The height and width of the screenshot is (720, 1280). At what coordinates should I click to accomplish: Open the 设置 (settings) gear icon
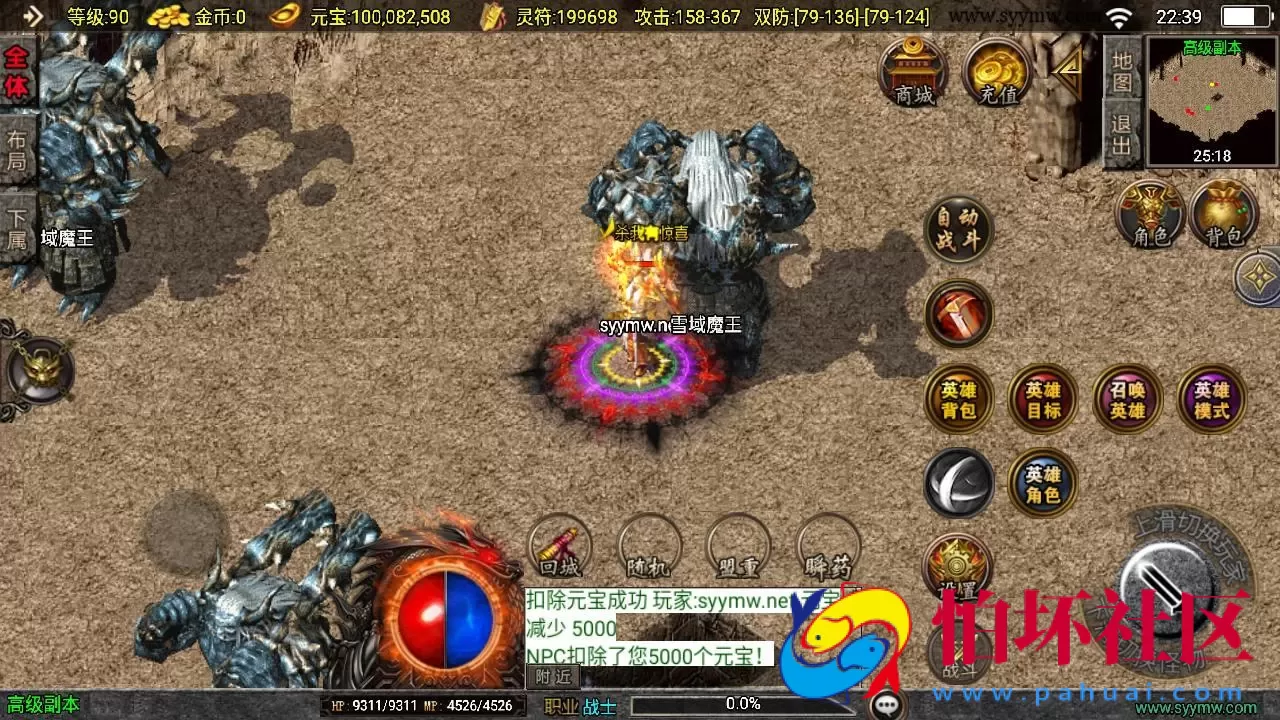point(959,567)
